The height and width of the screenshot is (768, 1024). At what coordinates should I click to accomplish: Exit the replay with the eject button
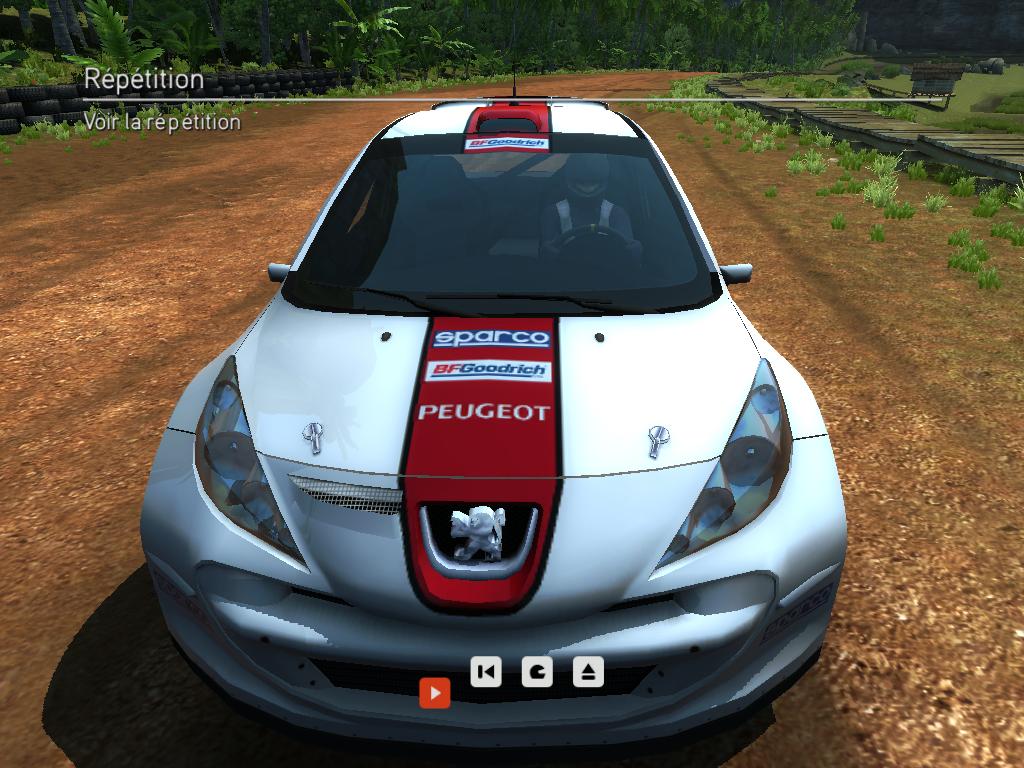pyautogui.click(x=588, y=671)
